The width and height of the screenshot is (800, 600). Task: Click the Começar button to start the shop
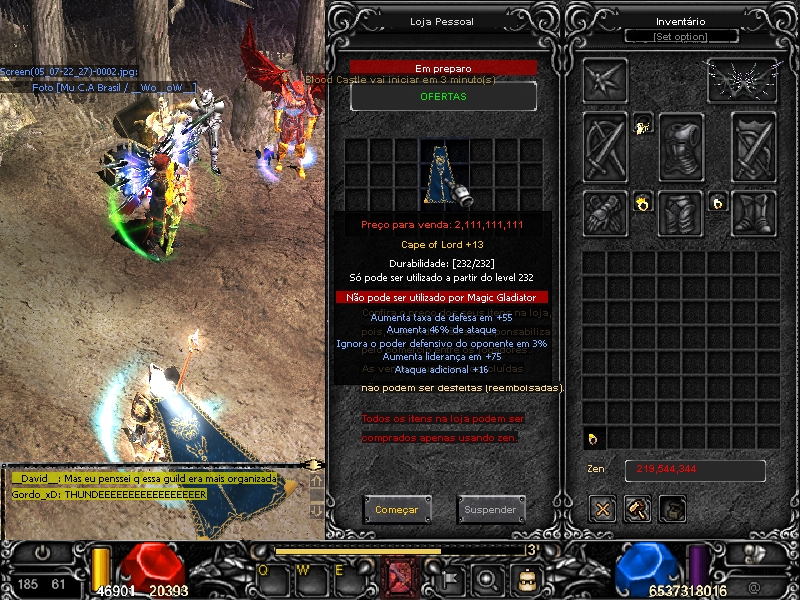(397, 509)
